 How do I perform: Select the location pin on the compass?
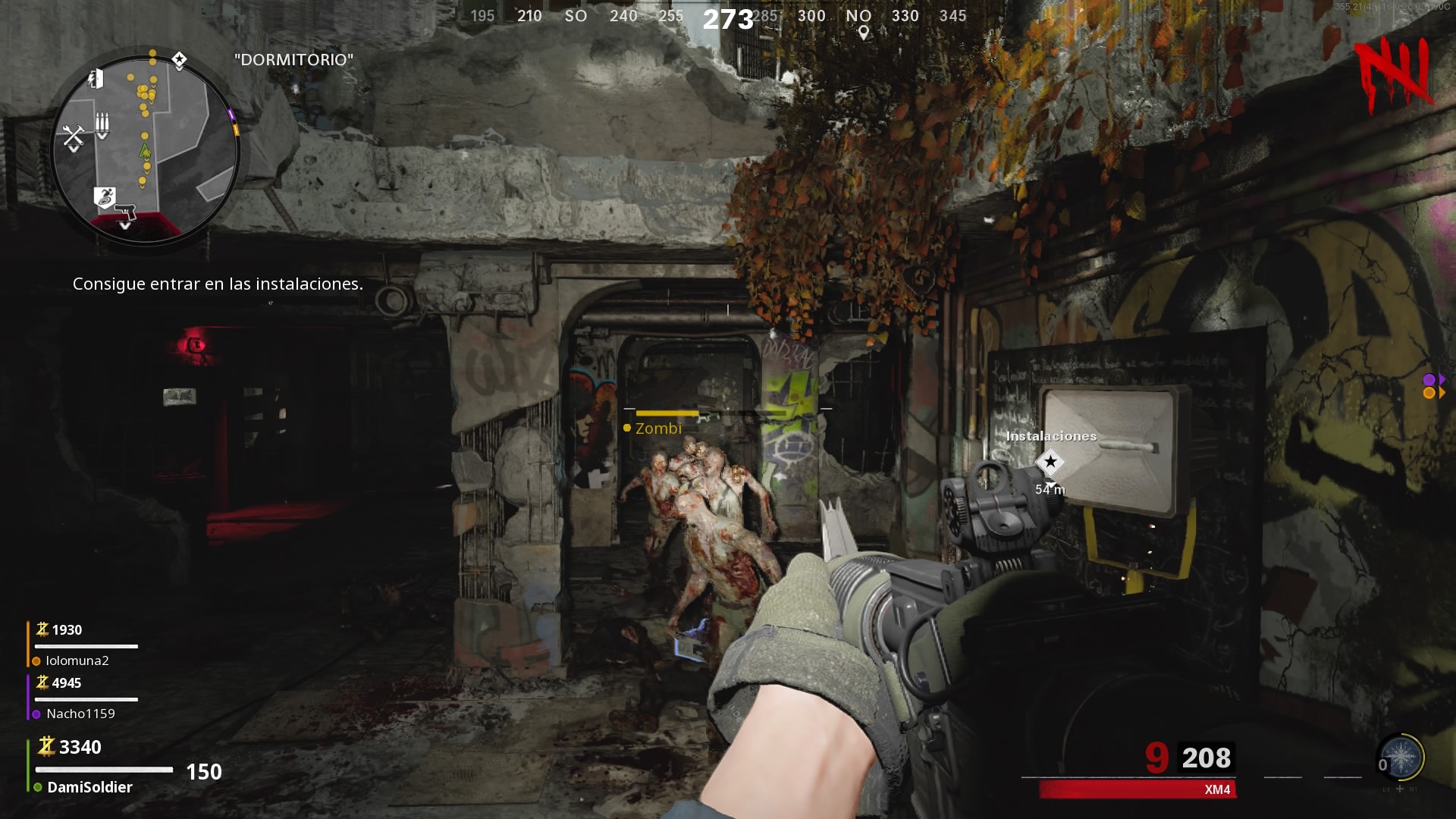pos(863,33)
